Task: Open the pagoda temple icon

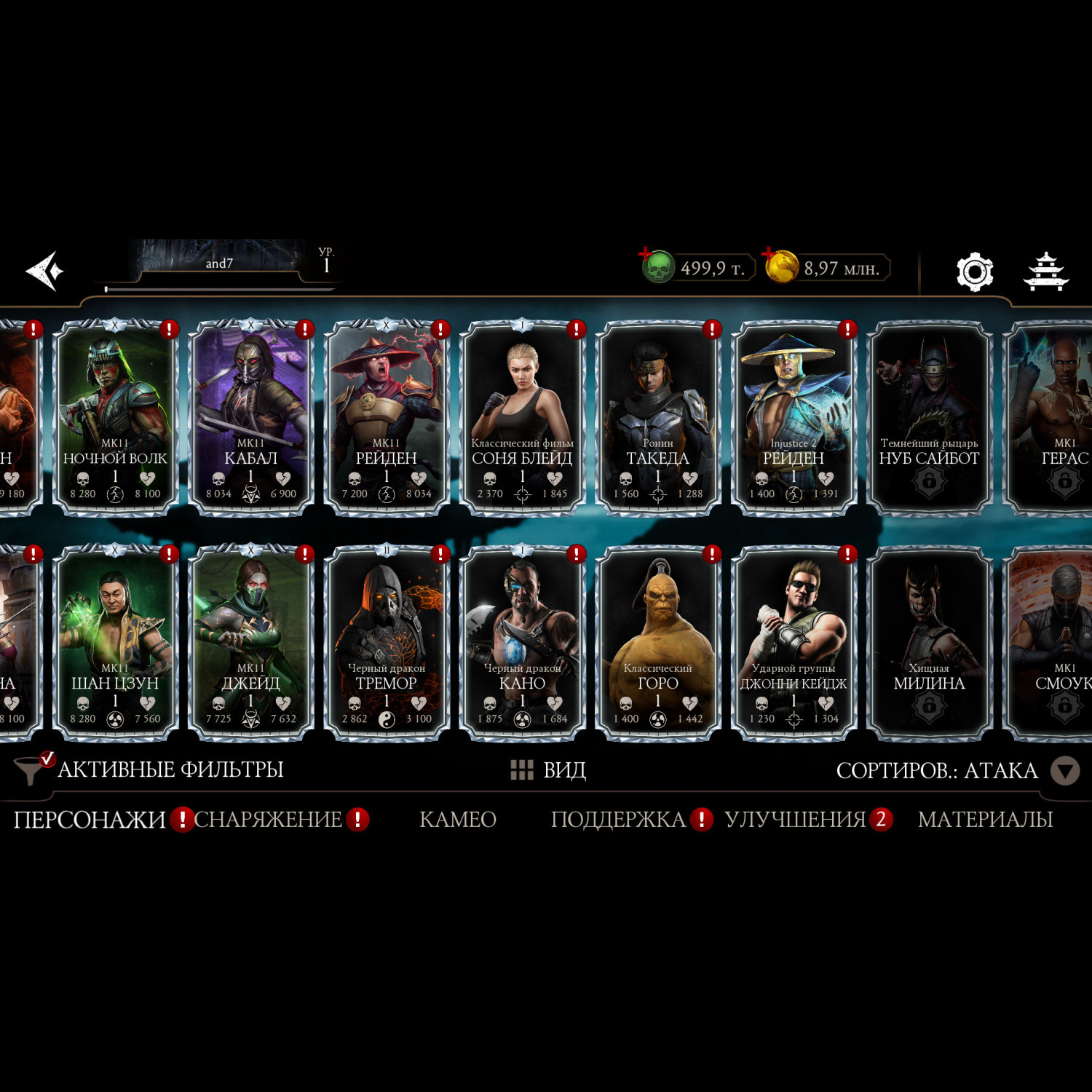Action: click(x=1045, y=272)
